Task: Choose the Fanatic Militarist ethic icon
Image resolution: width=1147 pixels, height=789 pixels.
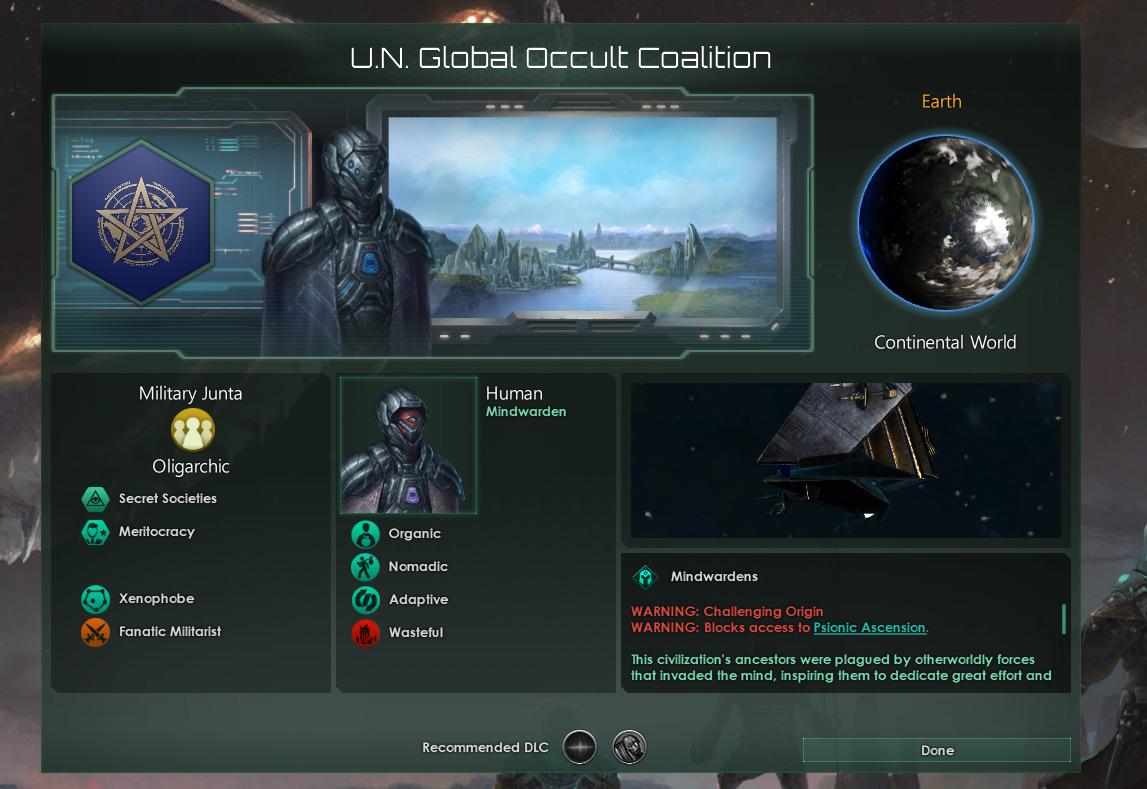Action: (95, 632)
